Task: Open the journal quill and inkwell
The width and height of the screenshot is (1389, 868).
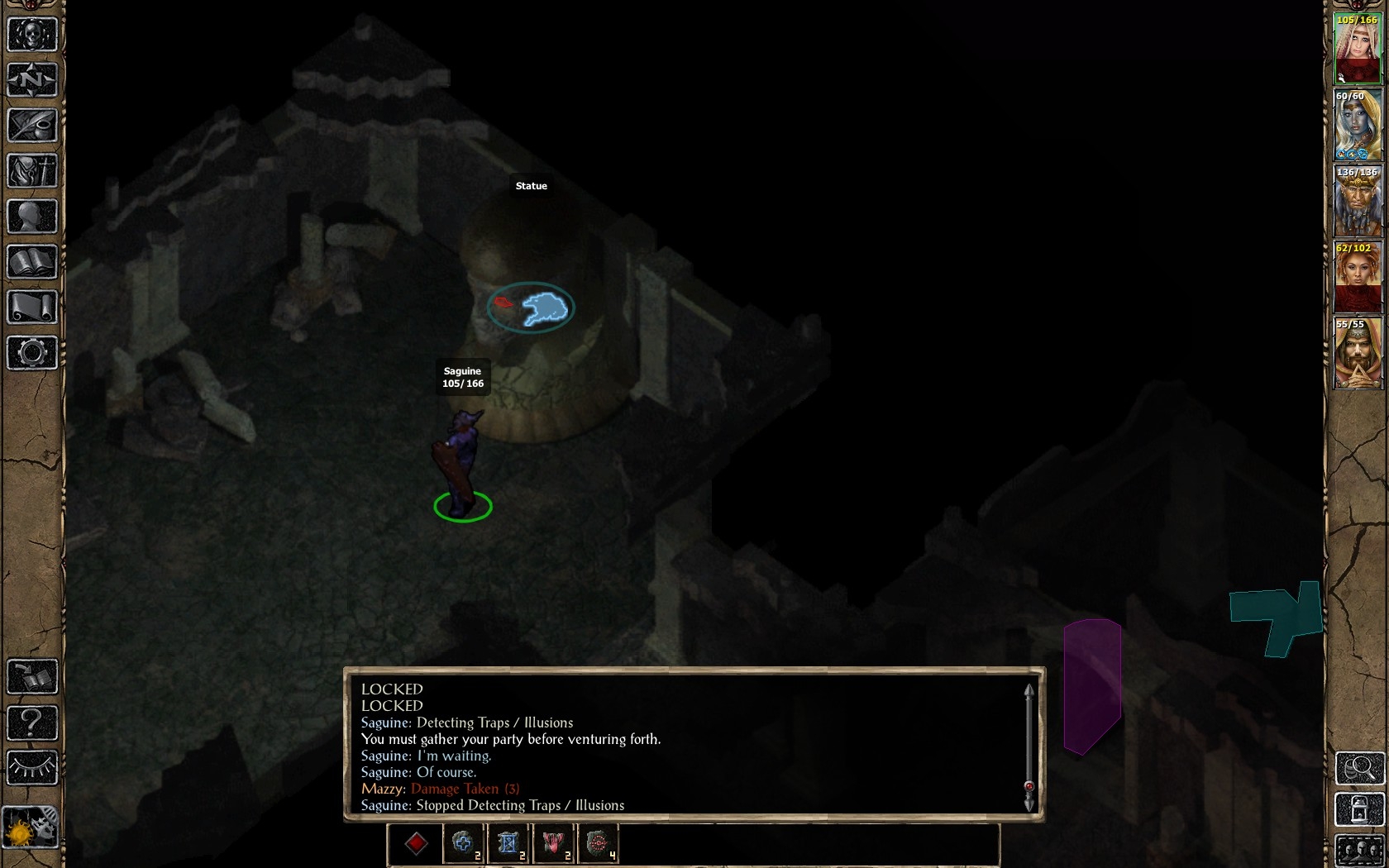Action: click(x=32, y=126)
